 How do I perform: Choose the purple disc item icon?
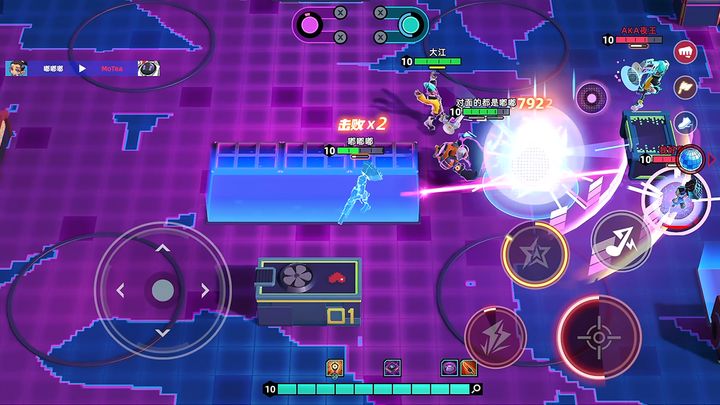coord(449,369)
